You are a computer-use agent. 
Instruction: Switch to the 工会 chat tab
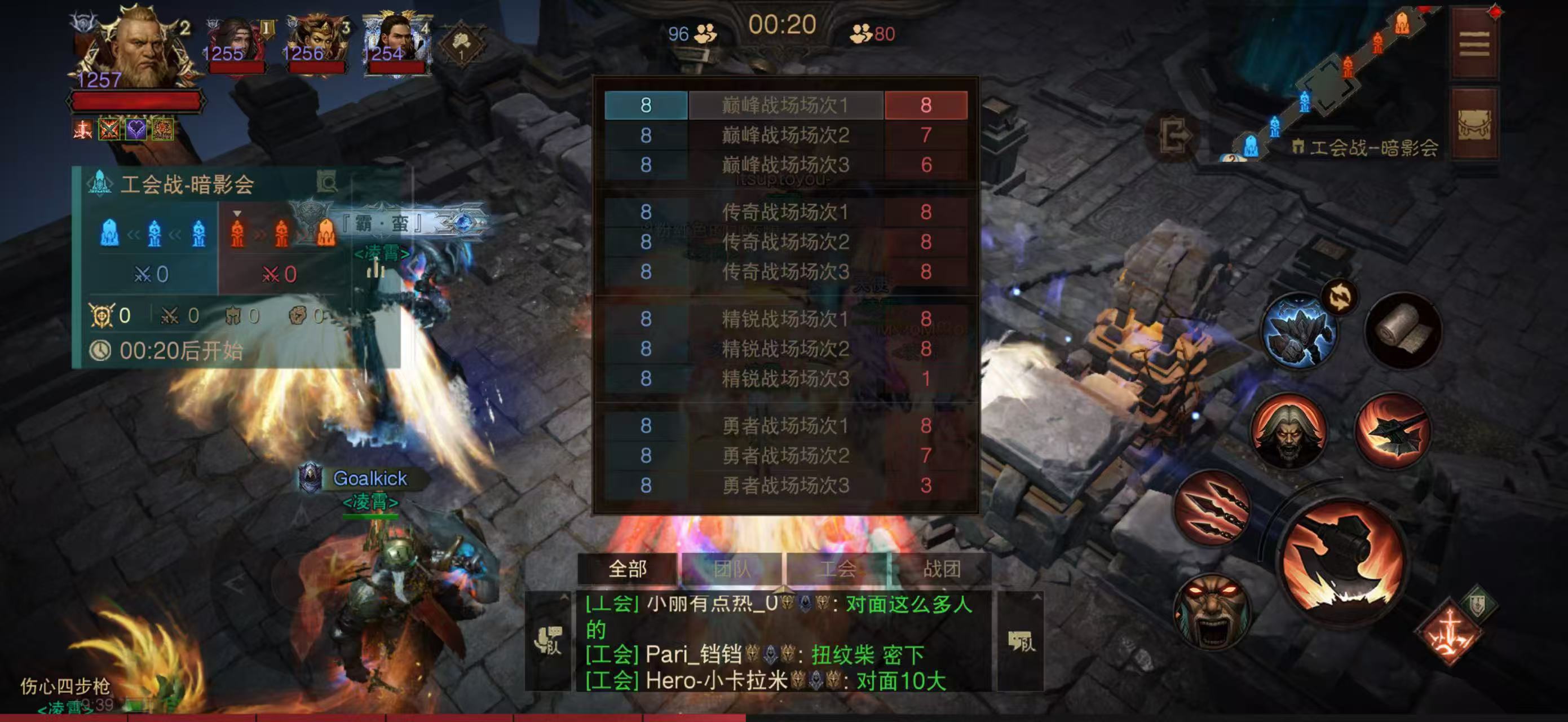click(837, 569)
